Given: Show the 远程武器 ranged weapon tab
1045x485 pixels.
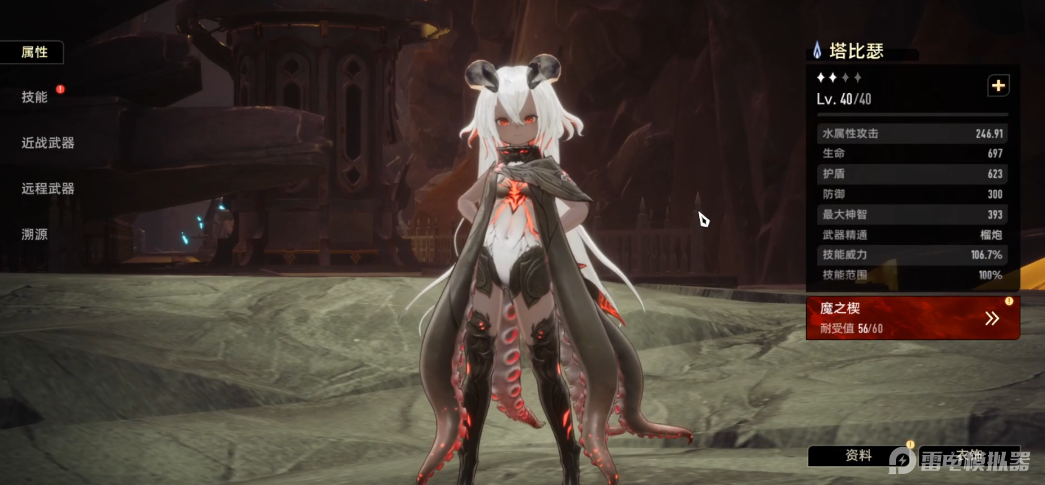Looking at the screenshot, I should tap(48, 188).
